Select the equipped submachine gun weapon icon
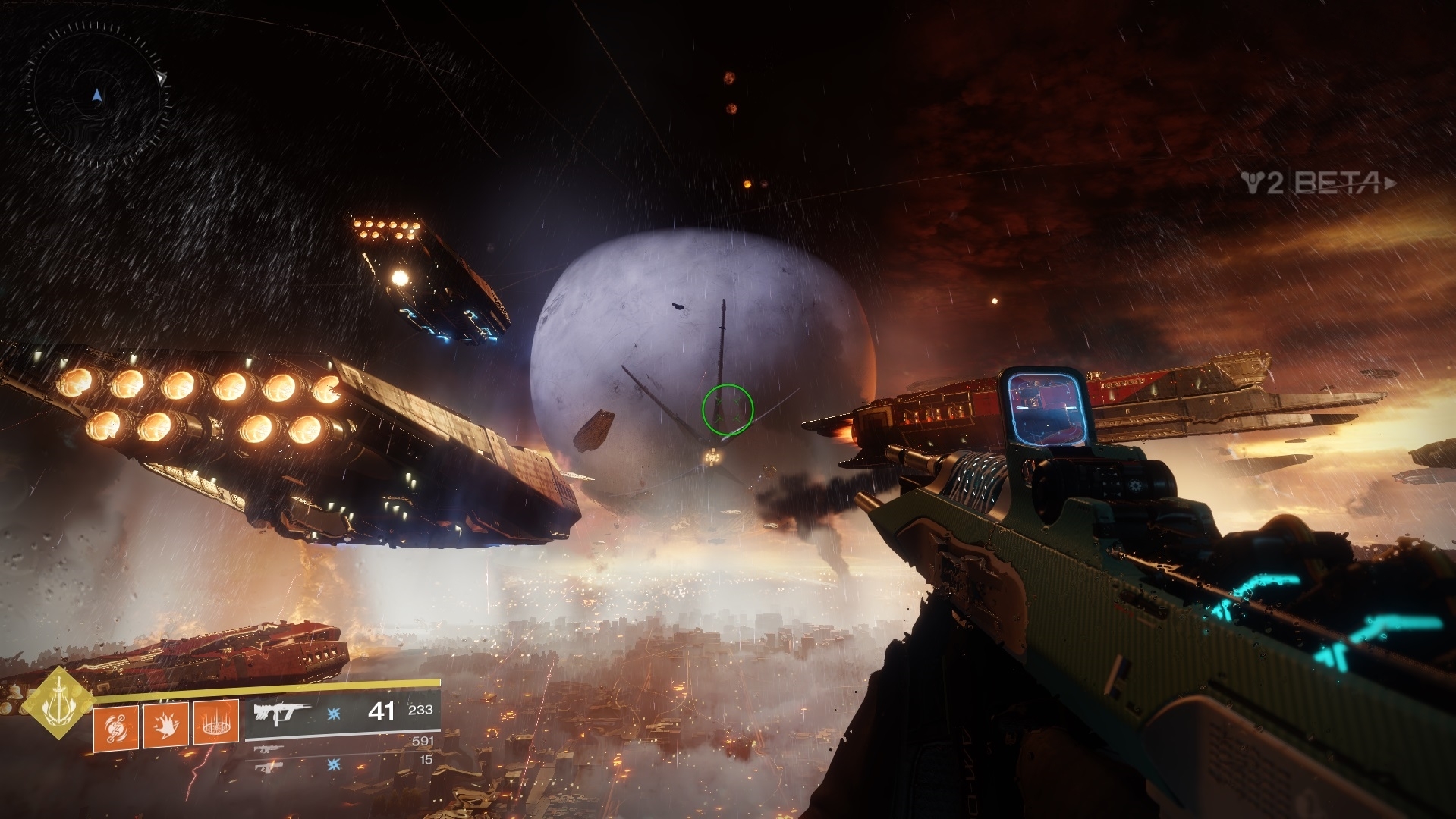Viewport: 1456px width, 819px height. point(285,713)
